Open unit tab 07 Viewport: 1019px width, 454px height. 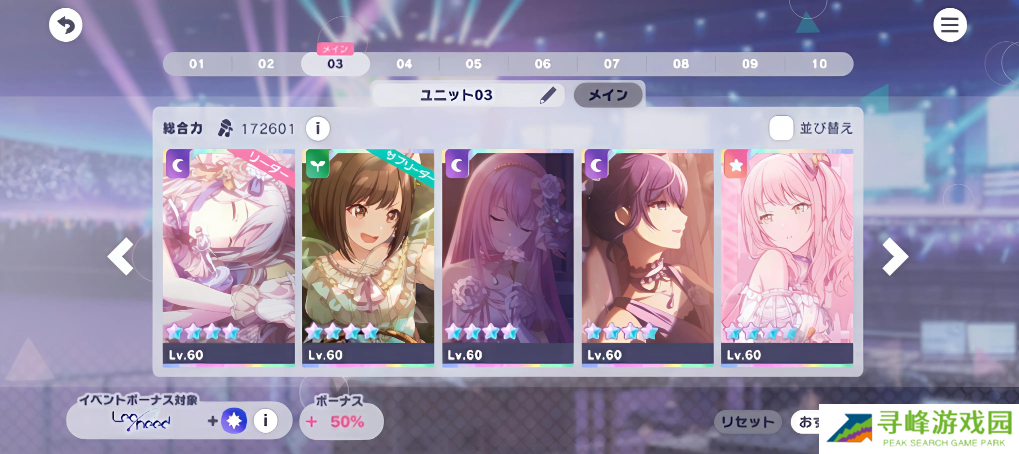(x=611, y=64)
